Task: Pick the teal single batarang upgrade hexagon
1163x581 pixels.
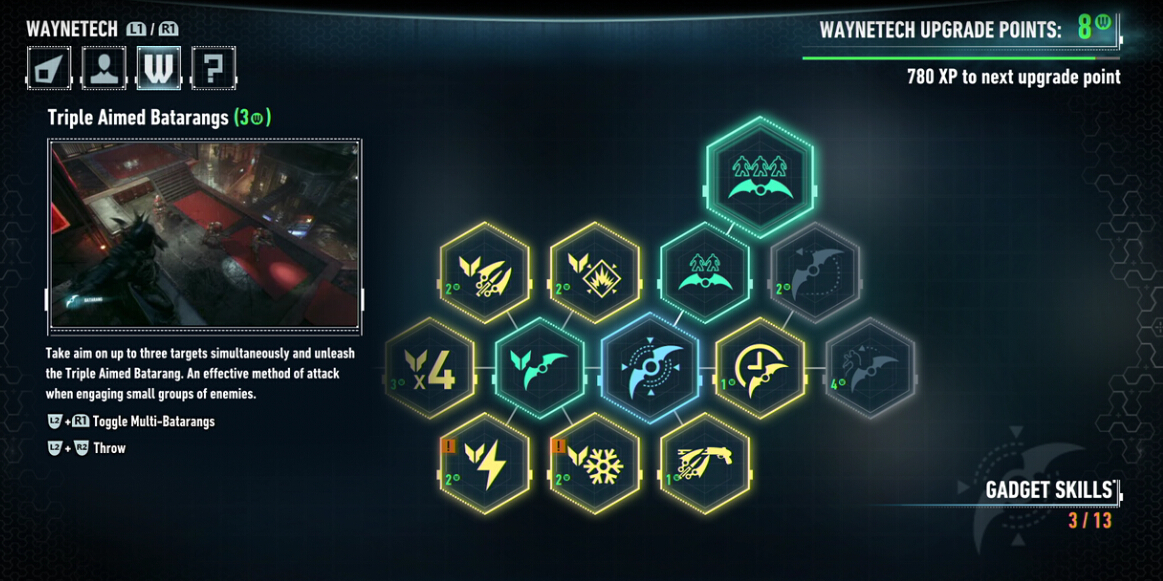Action: [540, 367]
